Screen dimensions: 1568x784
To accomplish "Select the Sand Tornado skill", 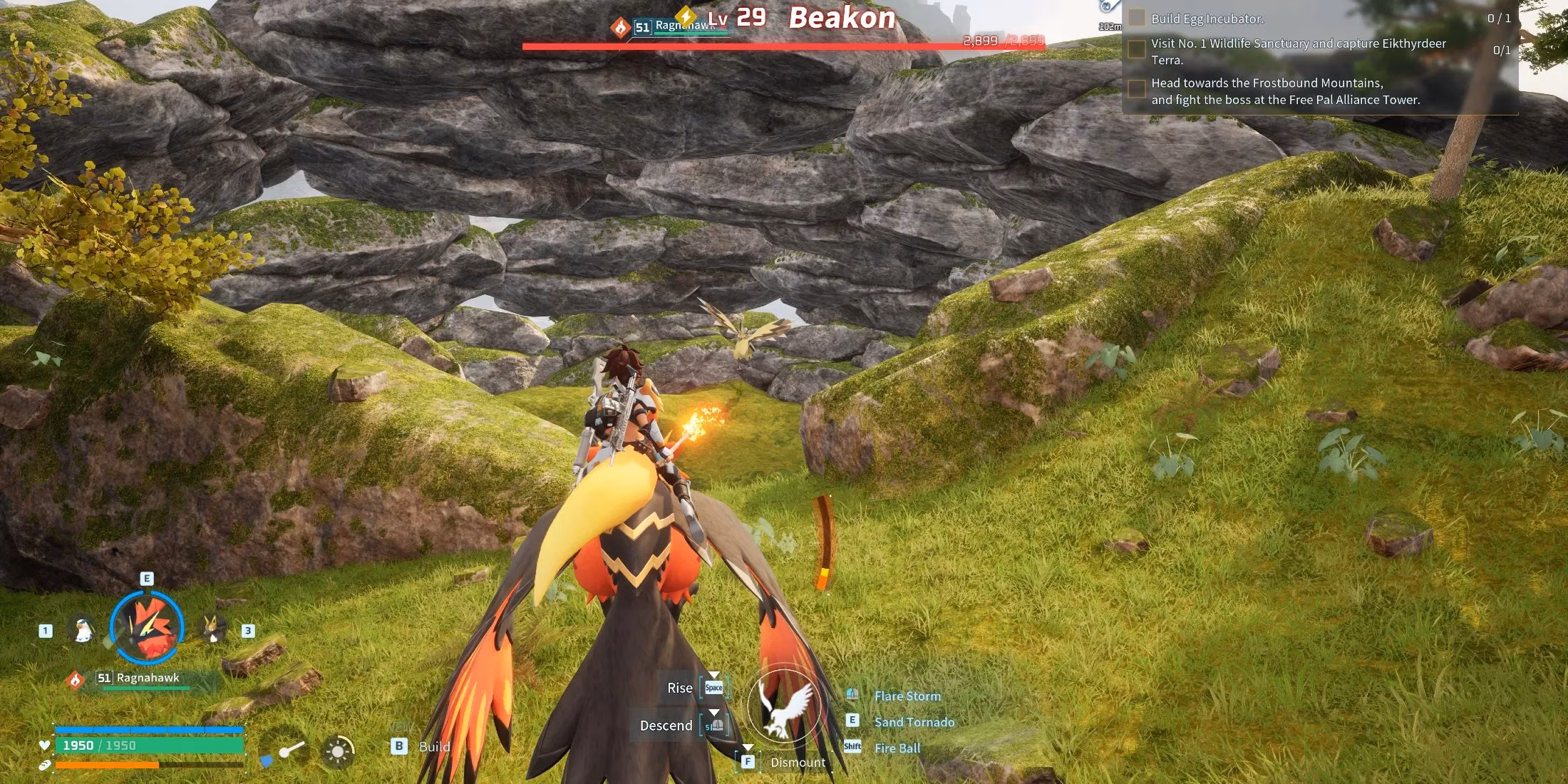I will pyautogui.click(x=914, y=722).
